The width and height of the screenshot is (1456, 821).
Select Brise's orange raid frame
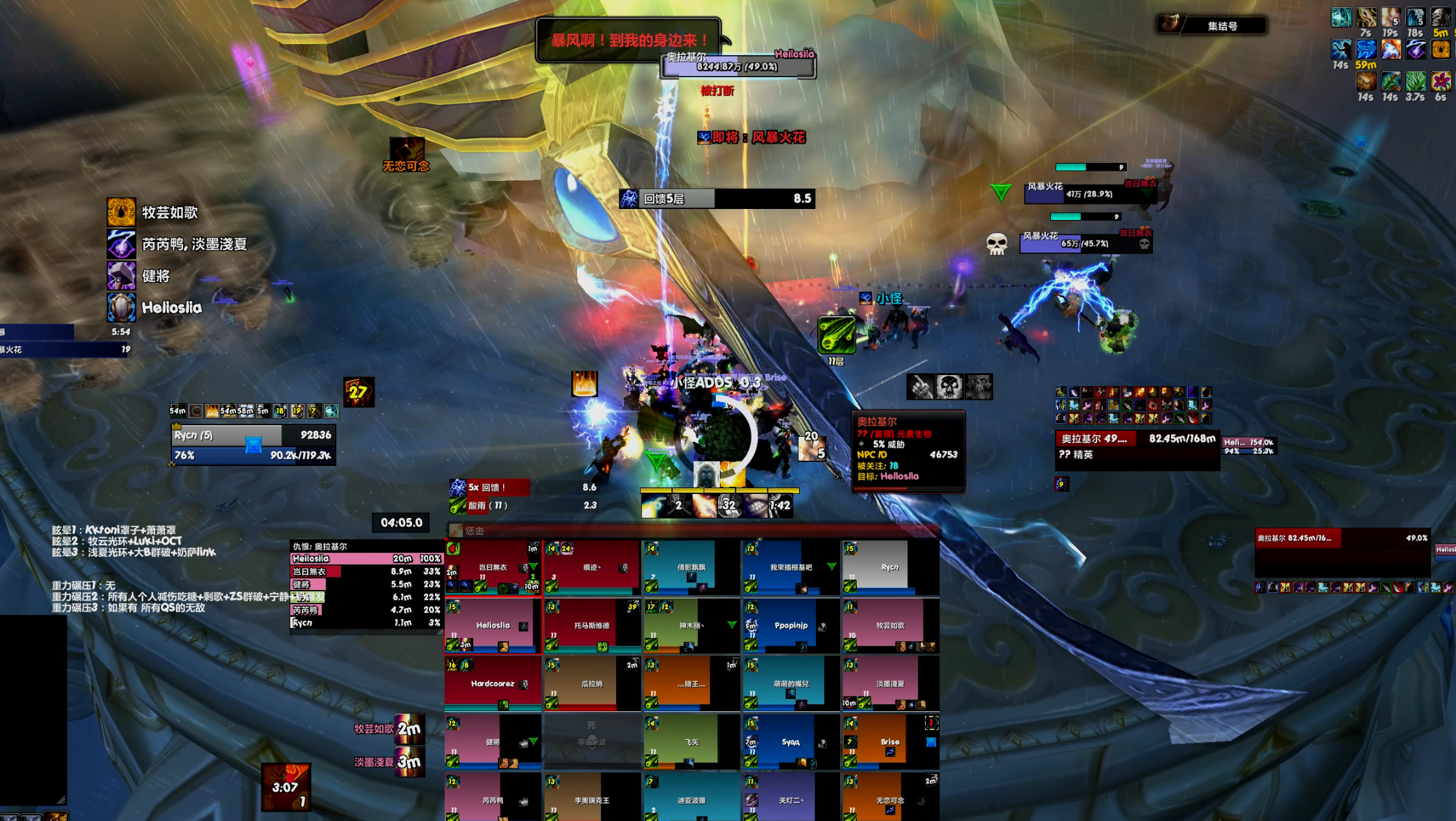889,742
